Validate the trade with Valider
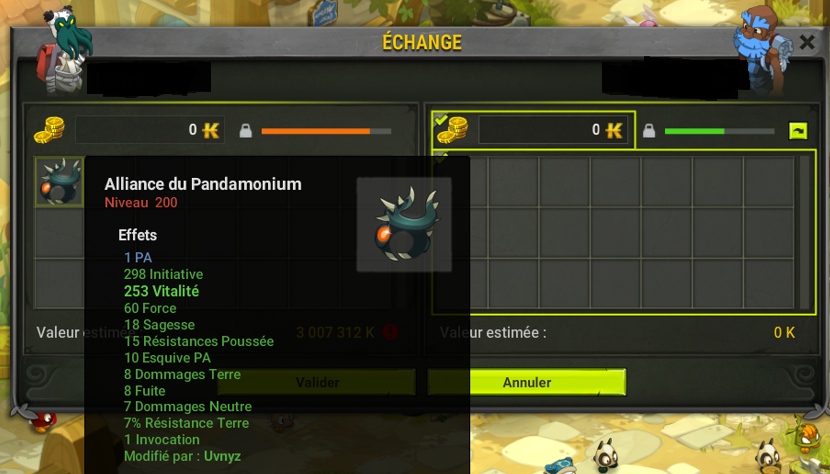Viewport: 830px width, 474px height. pos(317,382)
